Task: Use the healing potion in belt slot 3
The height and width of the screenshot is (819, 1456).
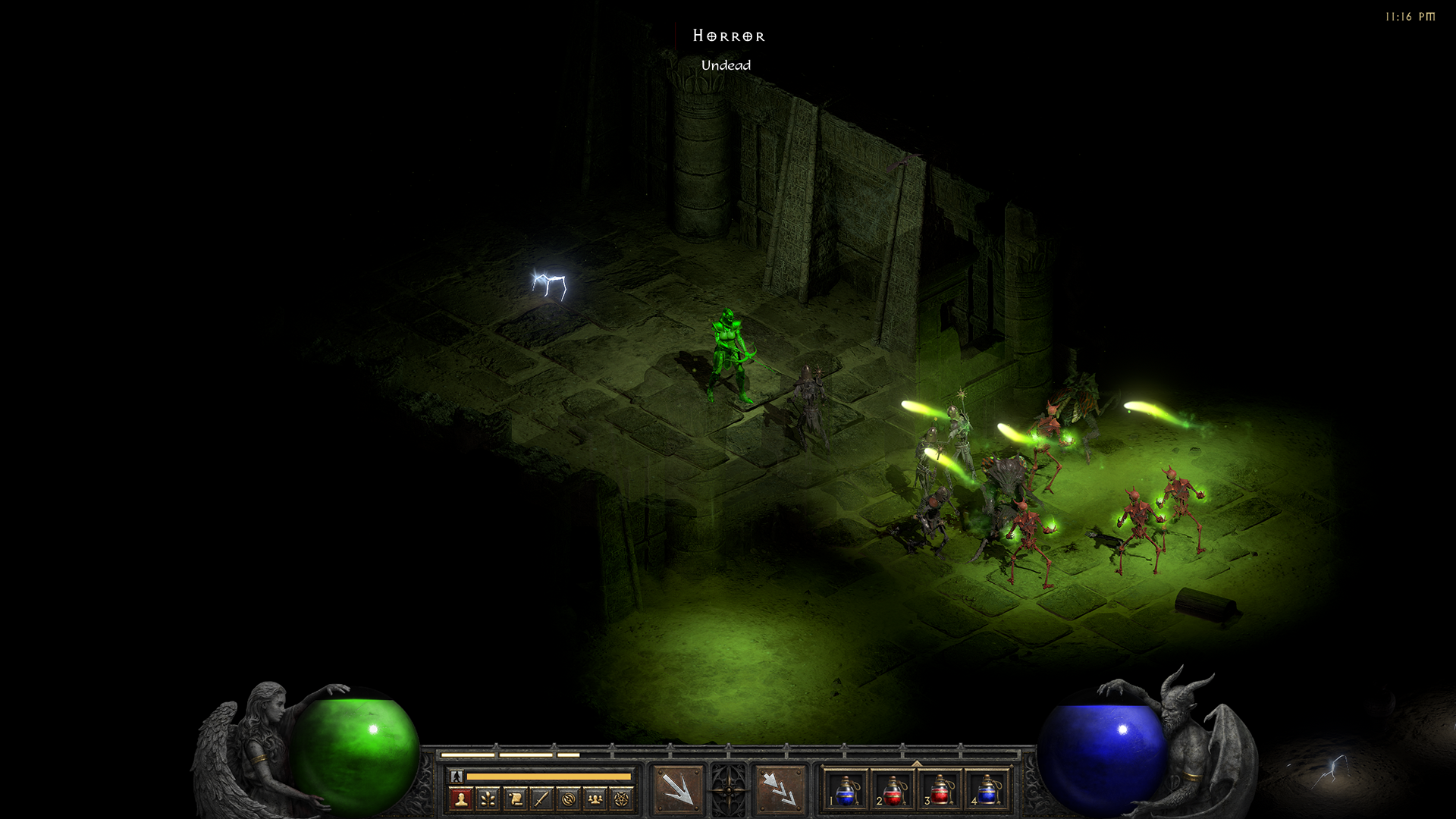Action: tap(940, 790)
